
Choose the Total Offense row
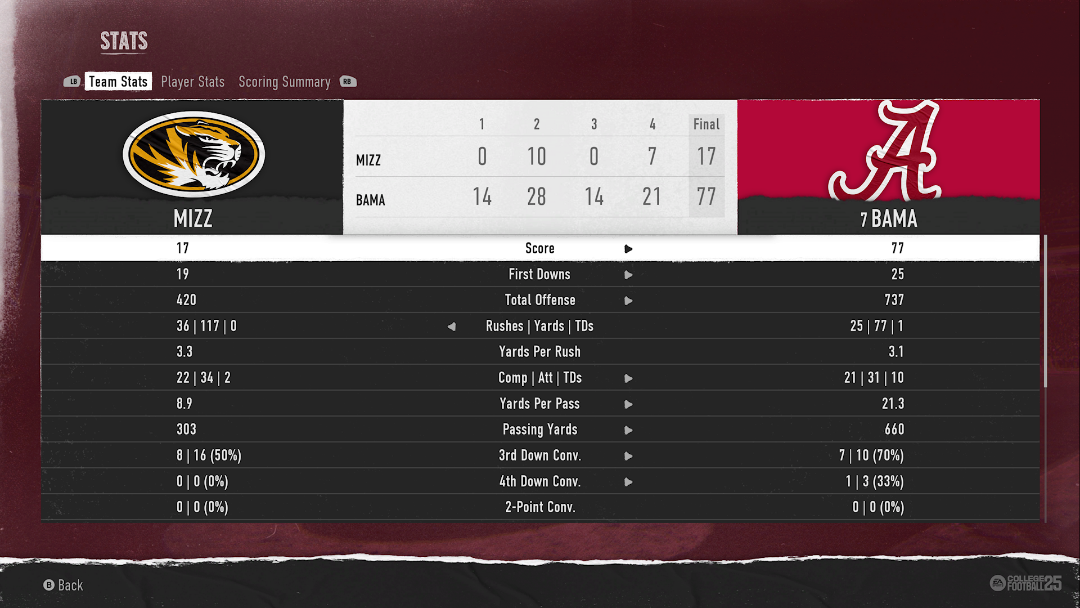click(540, 300)
